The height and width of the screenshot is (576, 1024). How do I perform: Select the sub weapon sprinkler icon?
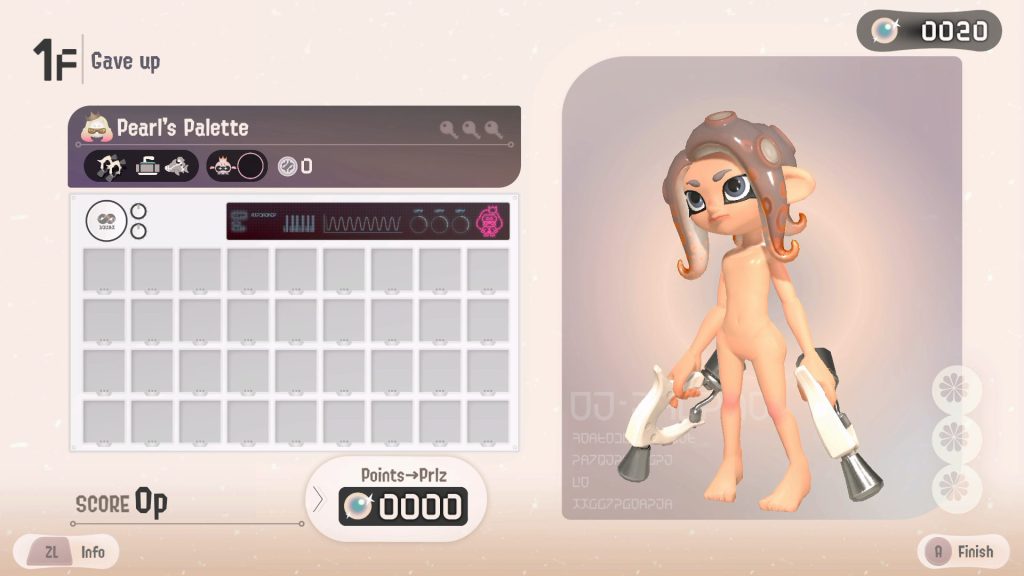point(149,166)
